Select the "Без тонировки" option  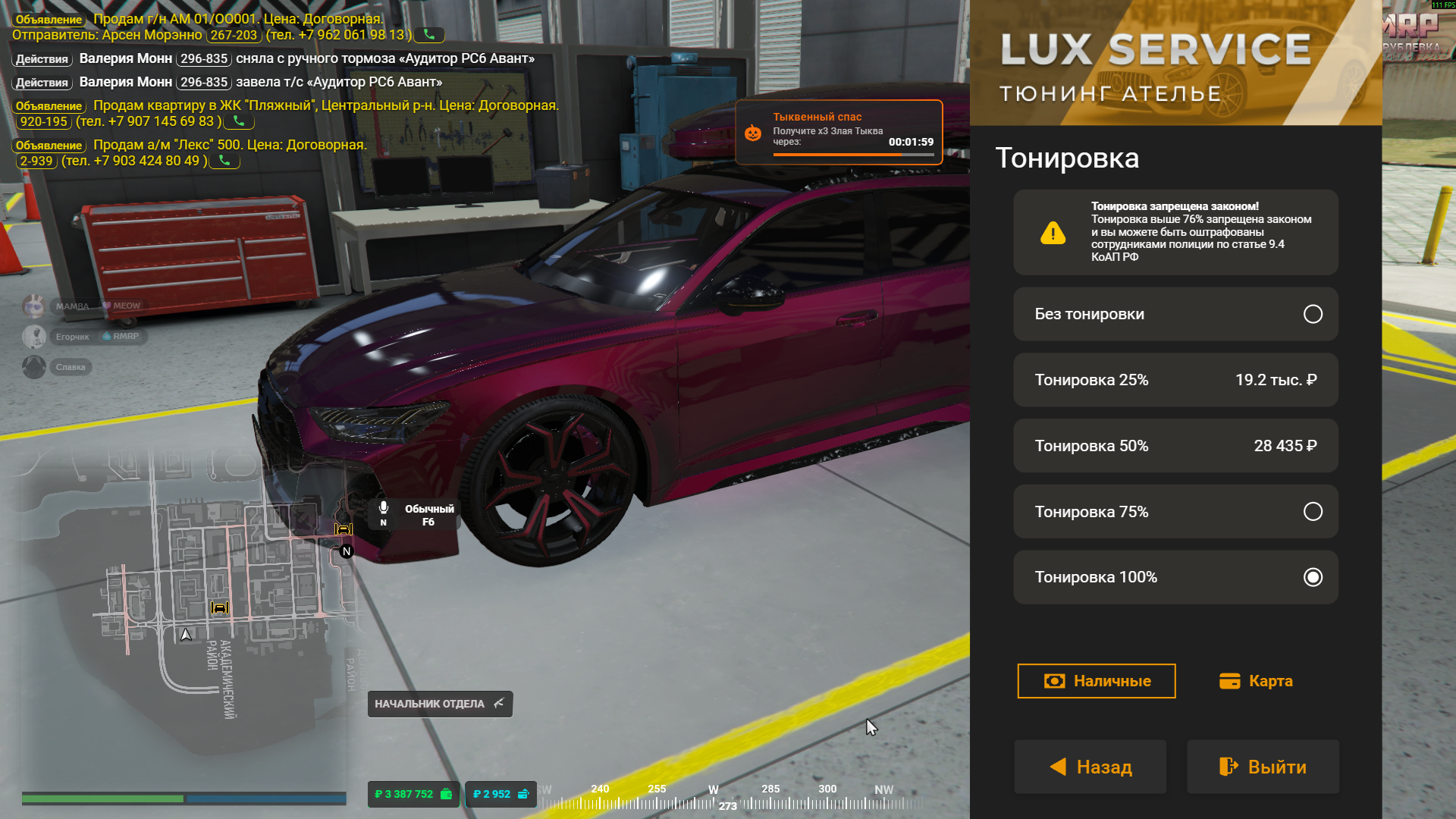(1175, 314)
